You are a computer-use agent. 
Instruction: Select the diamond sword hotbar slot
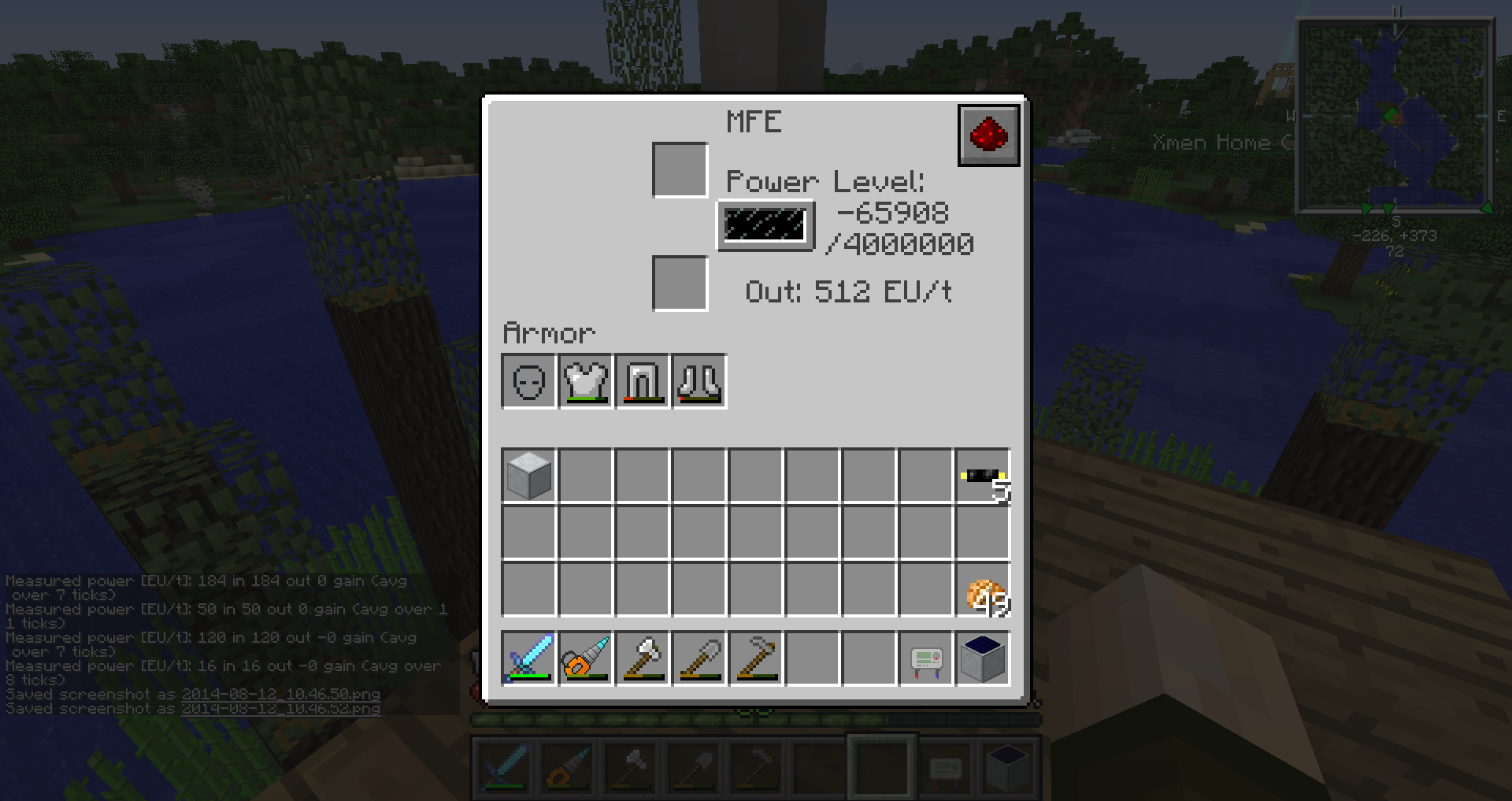pos(528,658)
